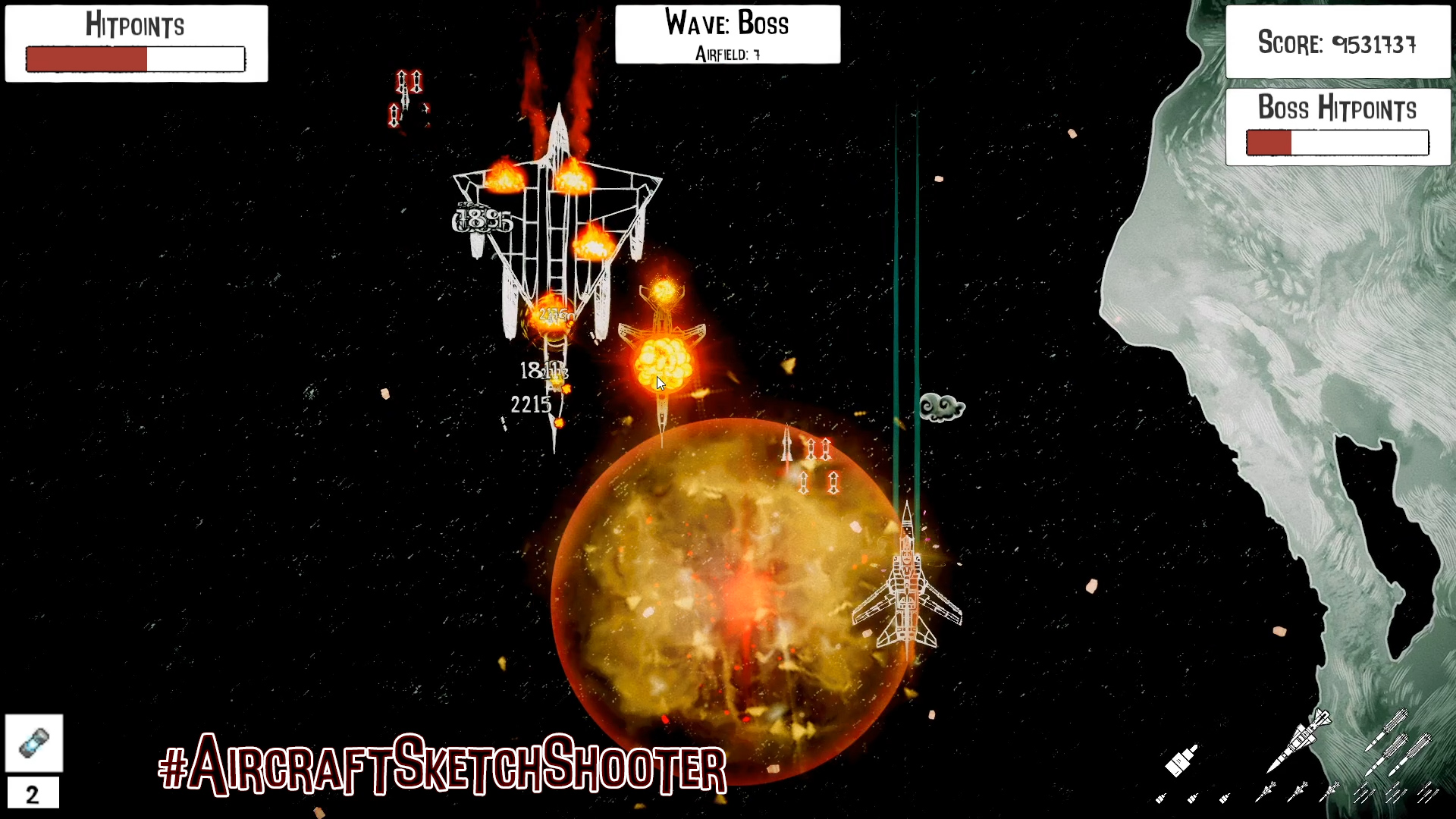The width and height of the screenshot is (1456, 819).
Task: Click the Boss Hitpoints progress bar
Action: click(1337, 143)
